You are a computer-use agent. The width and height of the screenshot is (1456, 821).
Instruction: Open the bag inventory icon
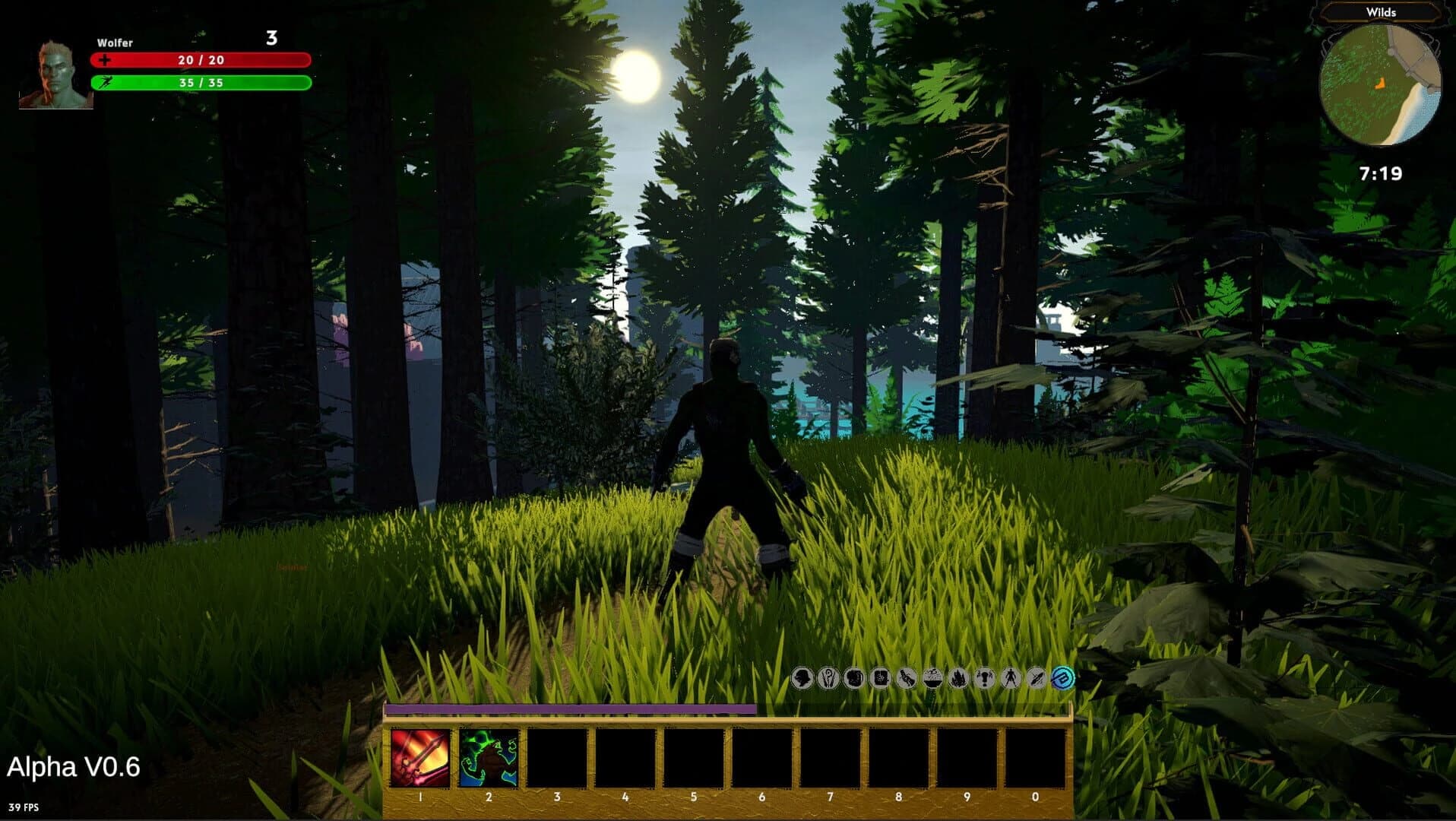pos(854,679)
